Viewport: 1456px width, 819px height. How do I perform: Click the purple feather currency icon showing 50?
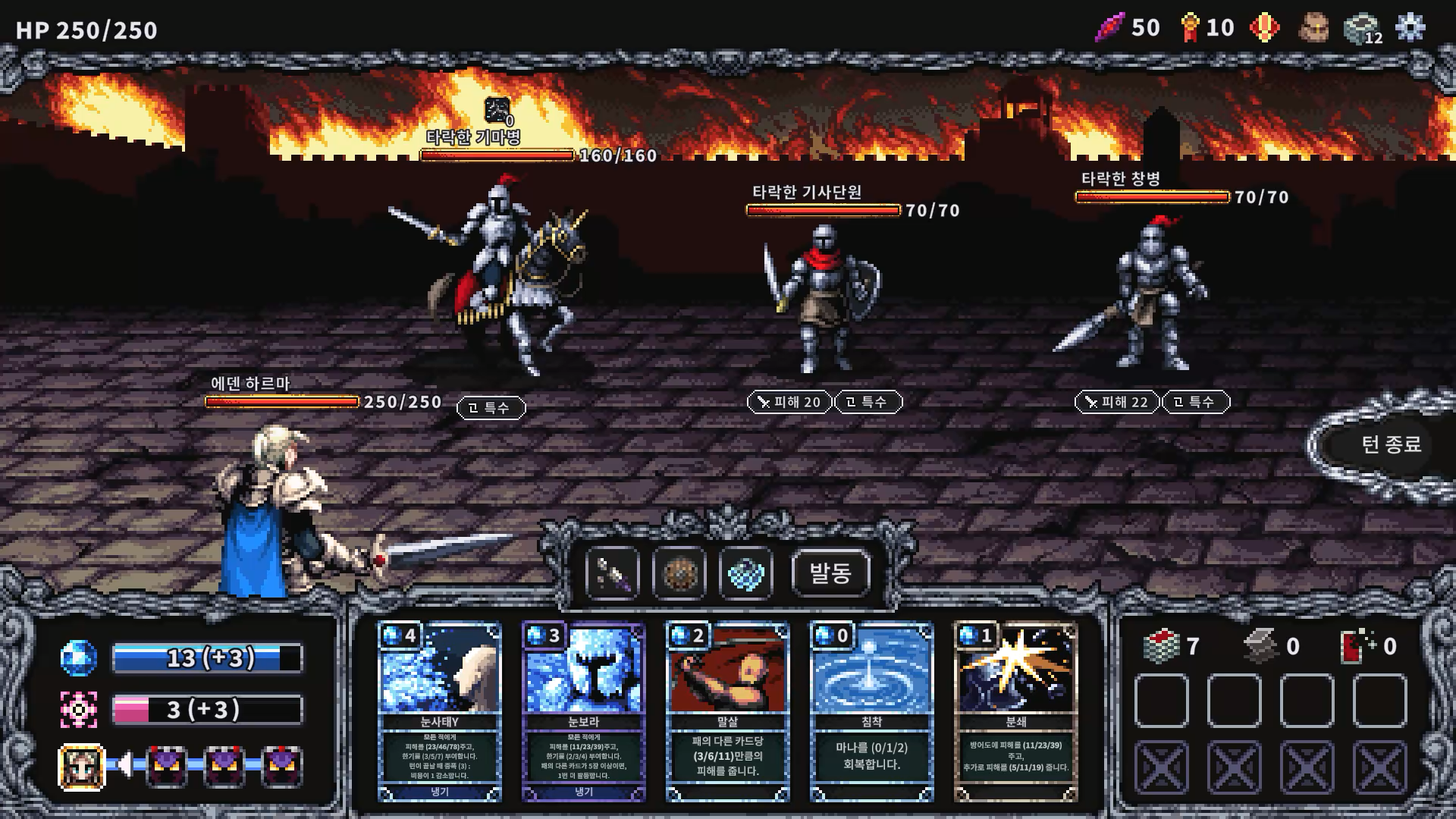[1109, 27]
